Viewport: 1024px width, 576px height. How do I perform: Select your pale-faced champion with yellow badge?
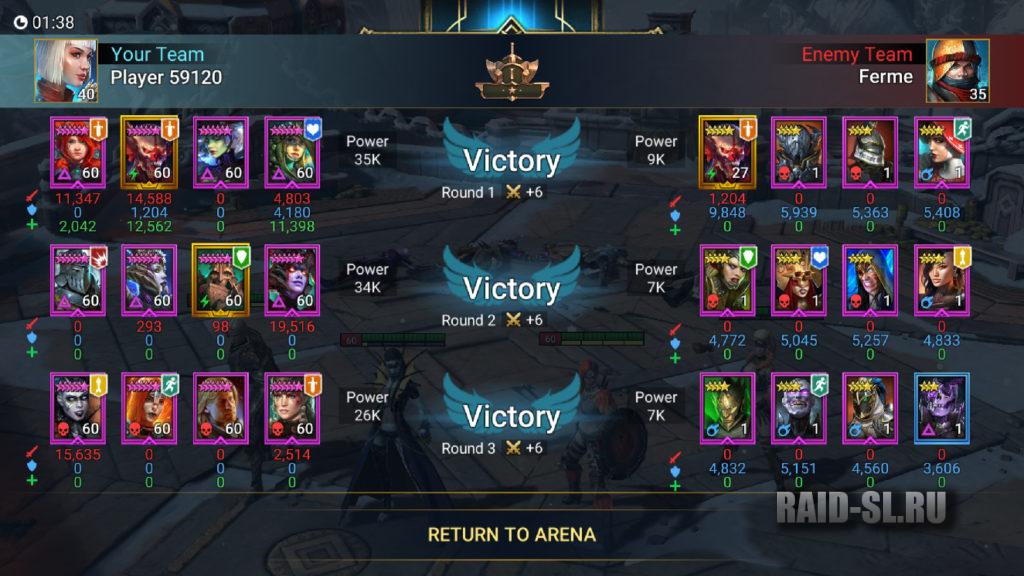point(78,408)
